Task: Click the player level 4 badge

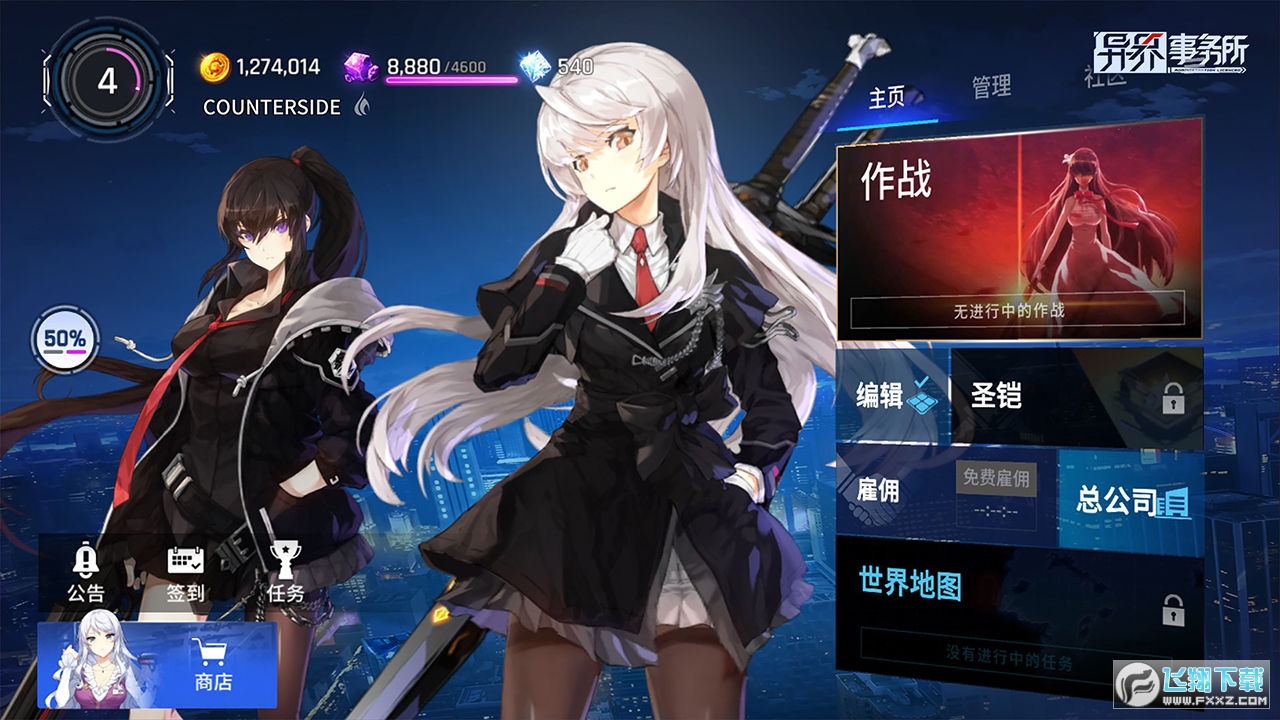Action: pyautogui.click(x=107, y=81)
